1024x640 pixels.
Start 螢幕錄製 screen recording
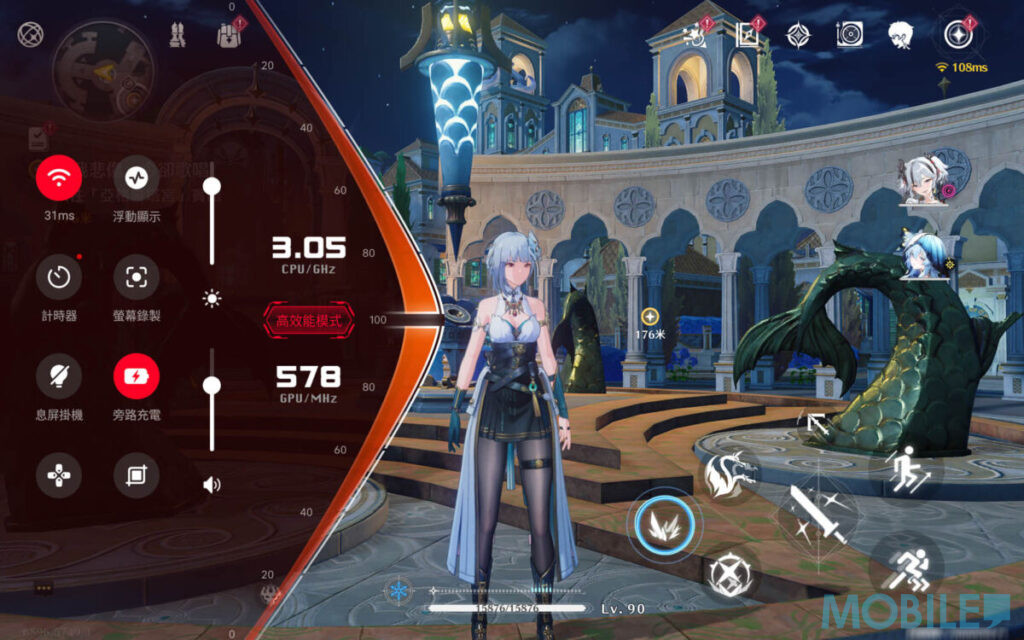(x=136, y=277)
